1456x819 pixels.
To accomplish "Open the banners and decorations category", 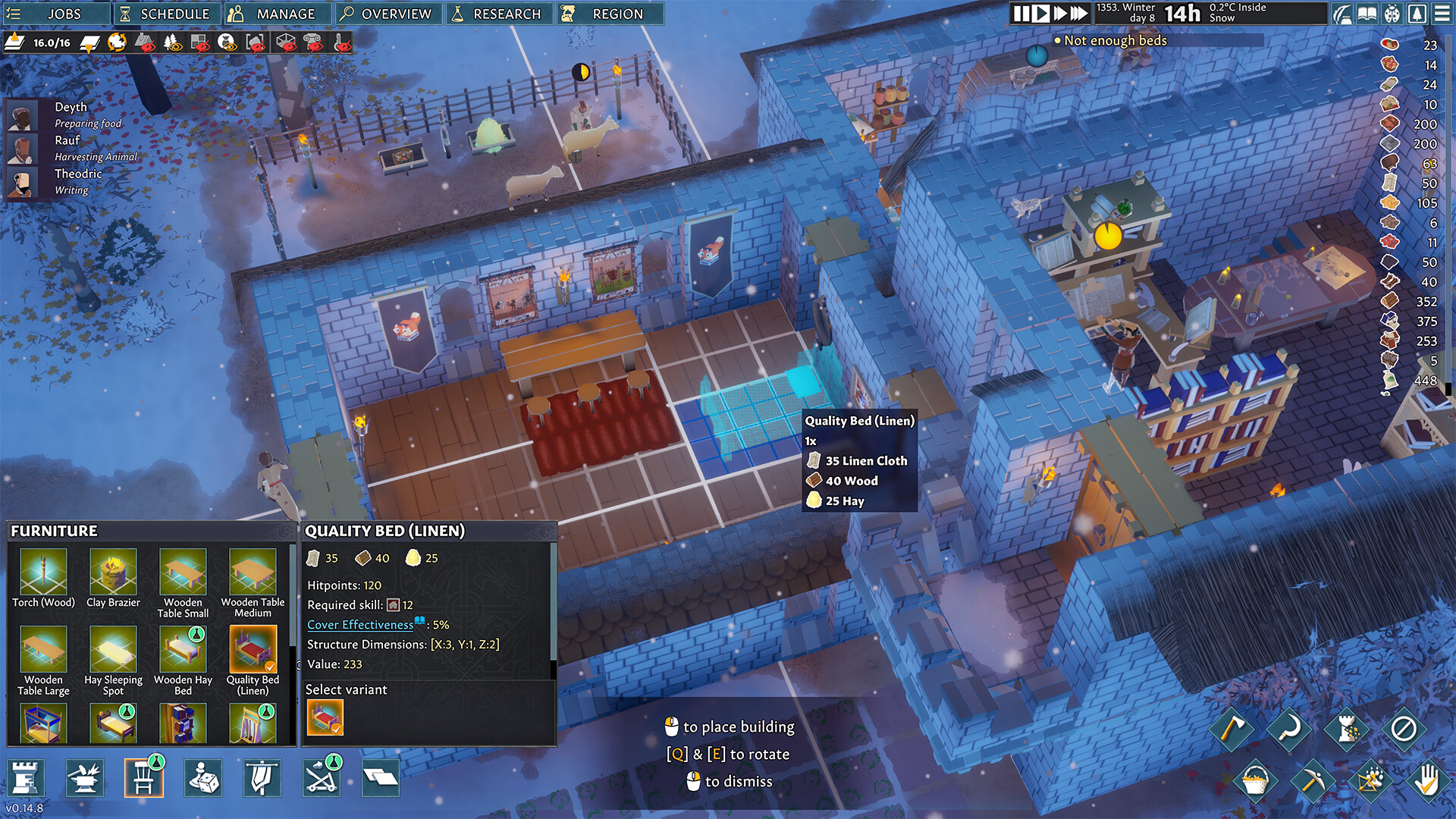I will [261, 777].
